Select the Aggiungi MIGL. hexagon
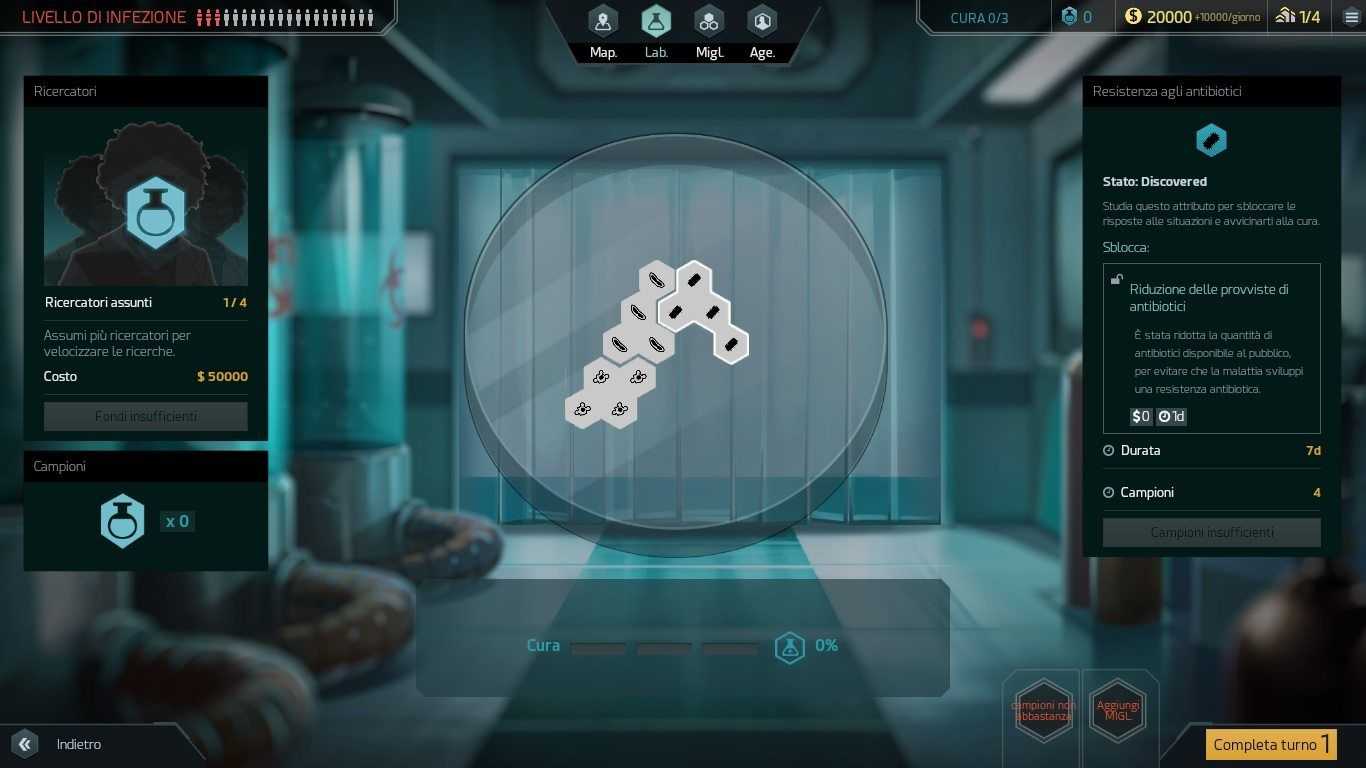 tap(1118, 711)
